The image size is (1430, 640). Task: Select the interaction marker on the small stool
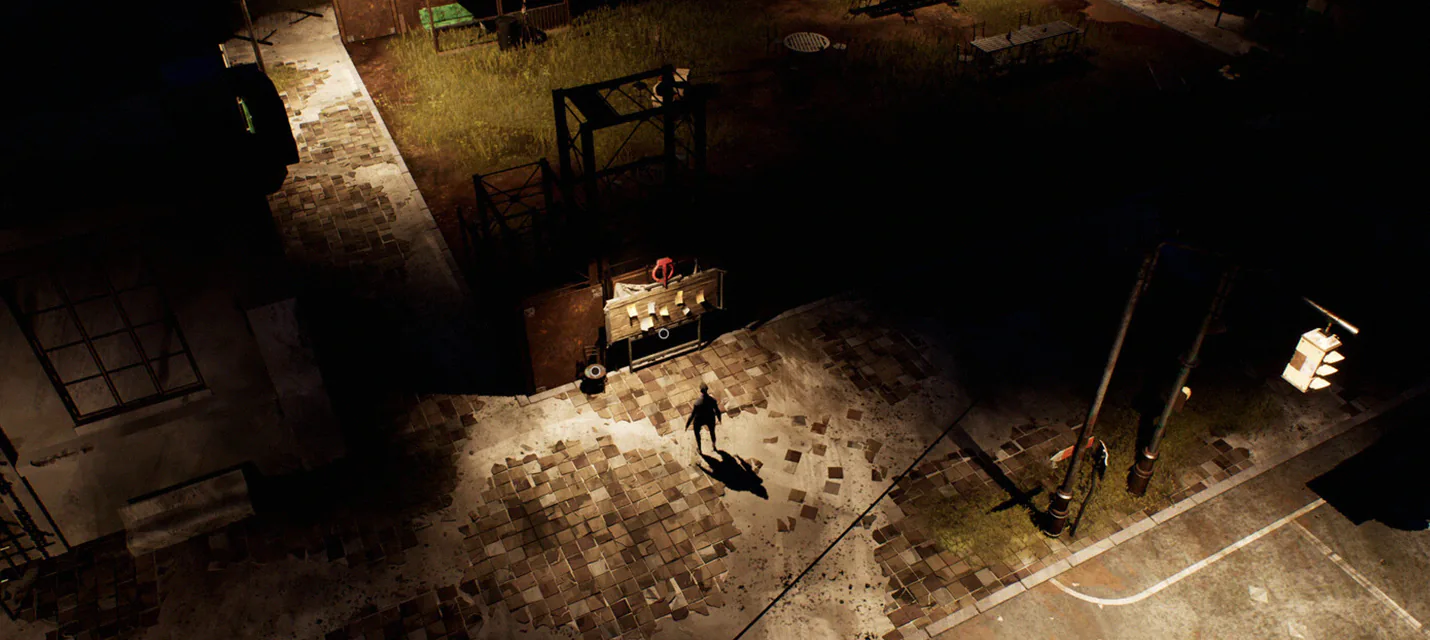coord(596,372)
